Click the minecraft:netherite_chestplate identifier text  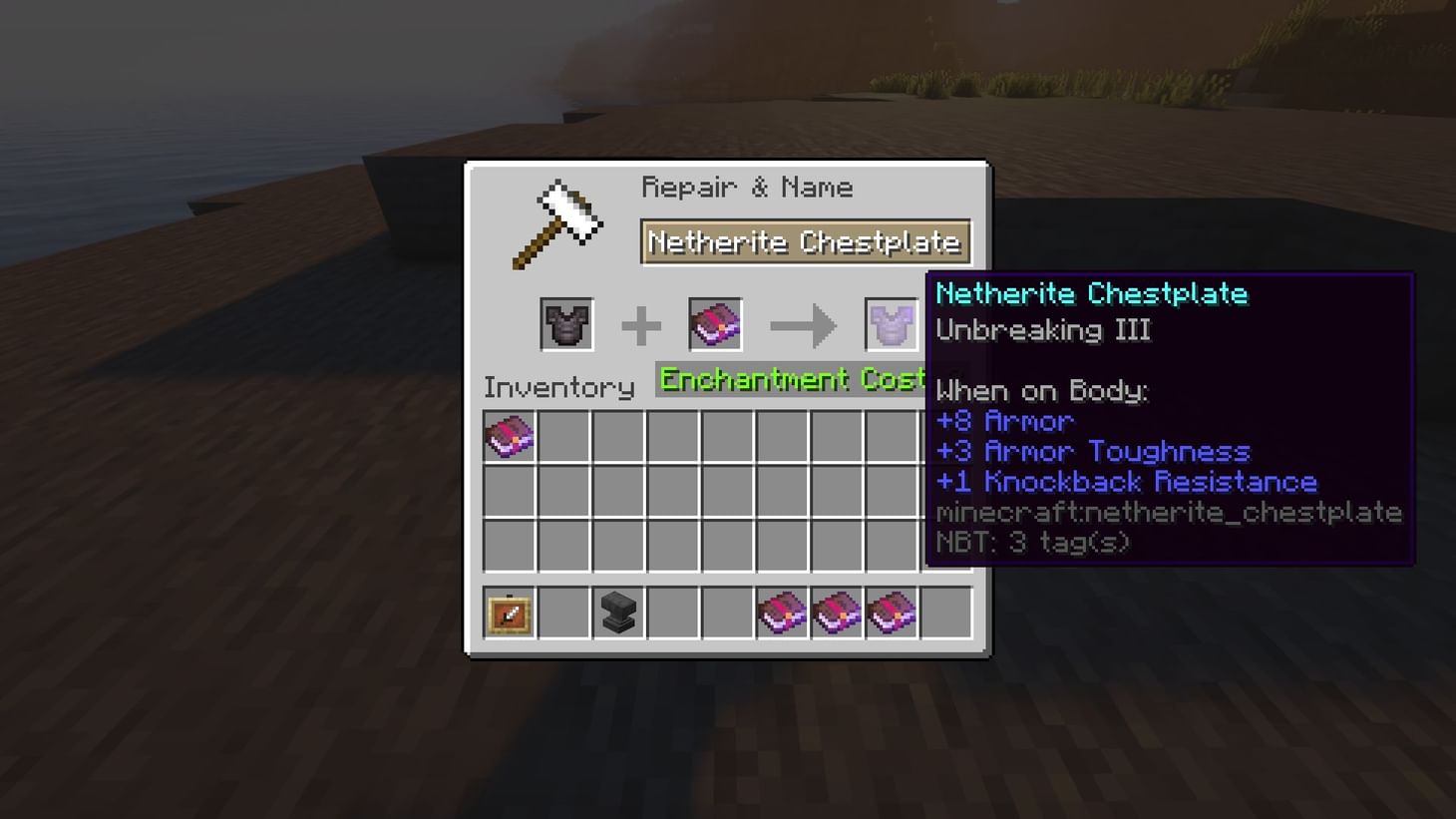(x=1168, y=512)
